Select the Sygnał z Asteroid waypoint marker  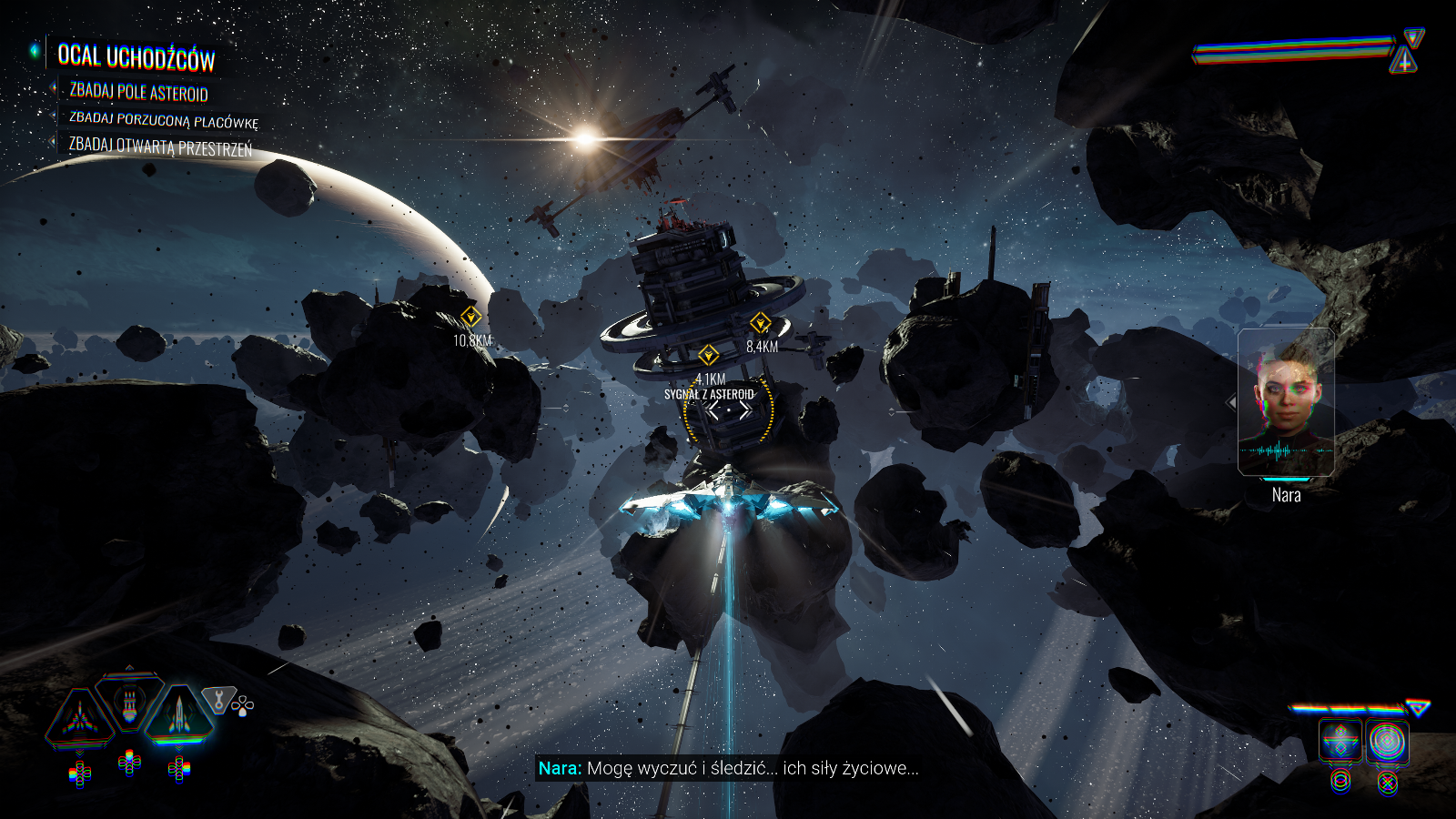pos(708,355)
